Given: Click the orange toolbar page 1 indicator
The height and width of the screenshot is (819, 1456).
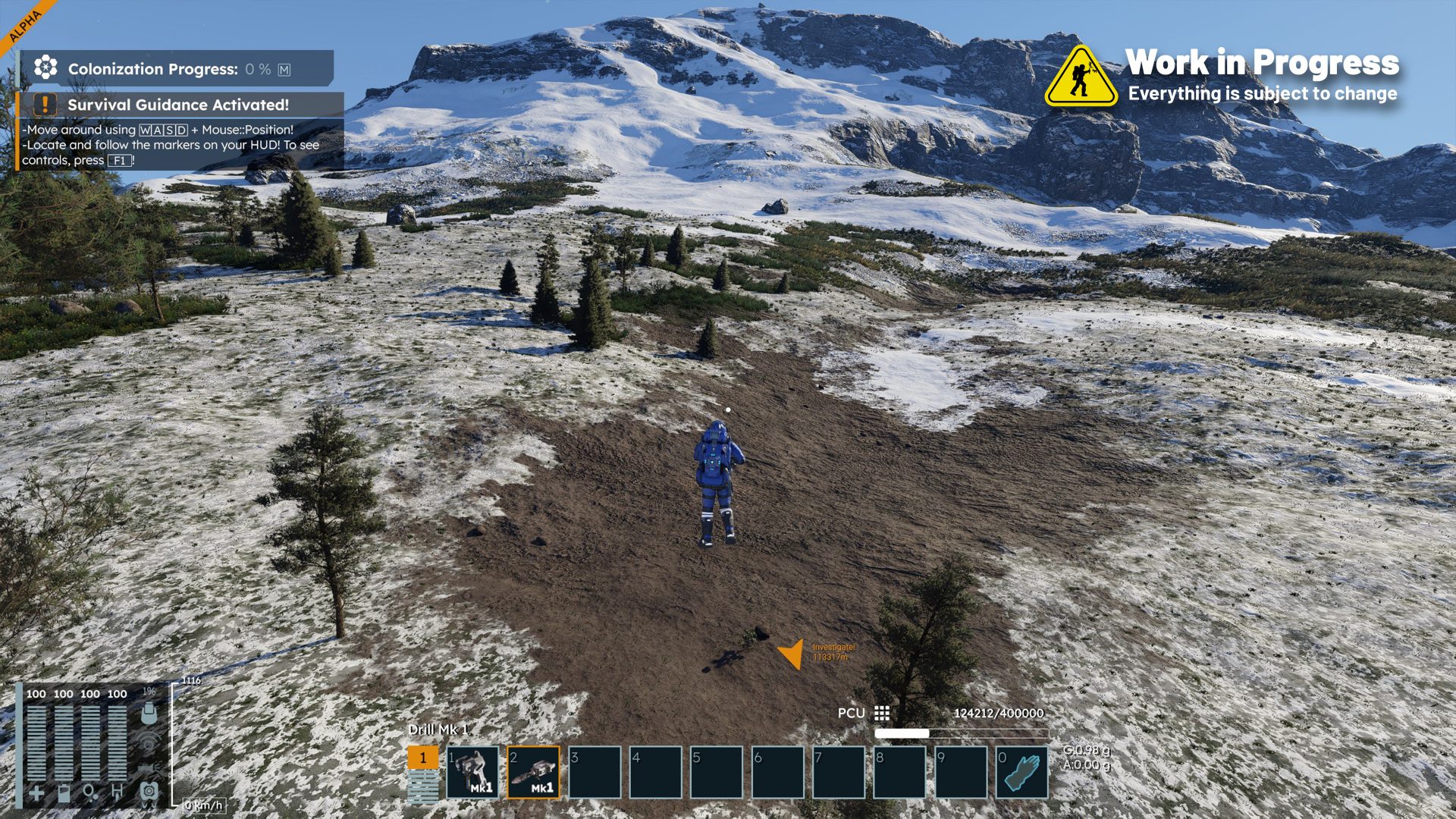Looking at the screenshot, I should coord(423,758).
